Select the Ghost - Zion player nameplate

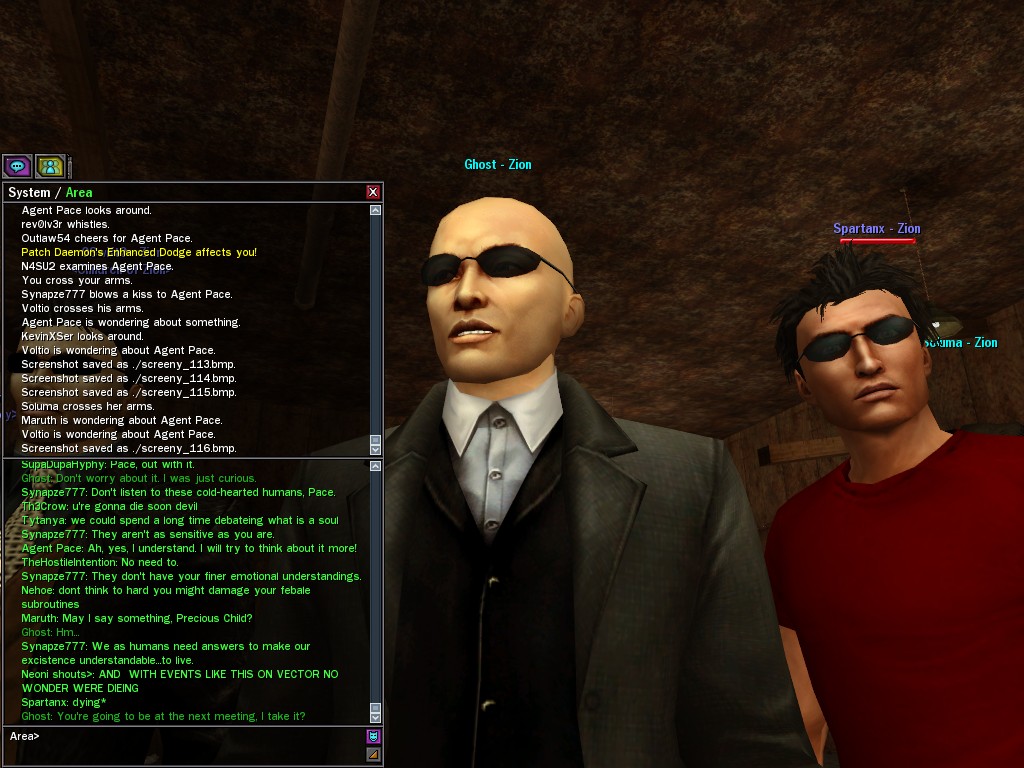point(497,164)
